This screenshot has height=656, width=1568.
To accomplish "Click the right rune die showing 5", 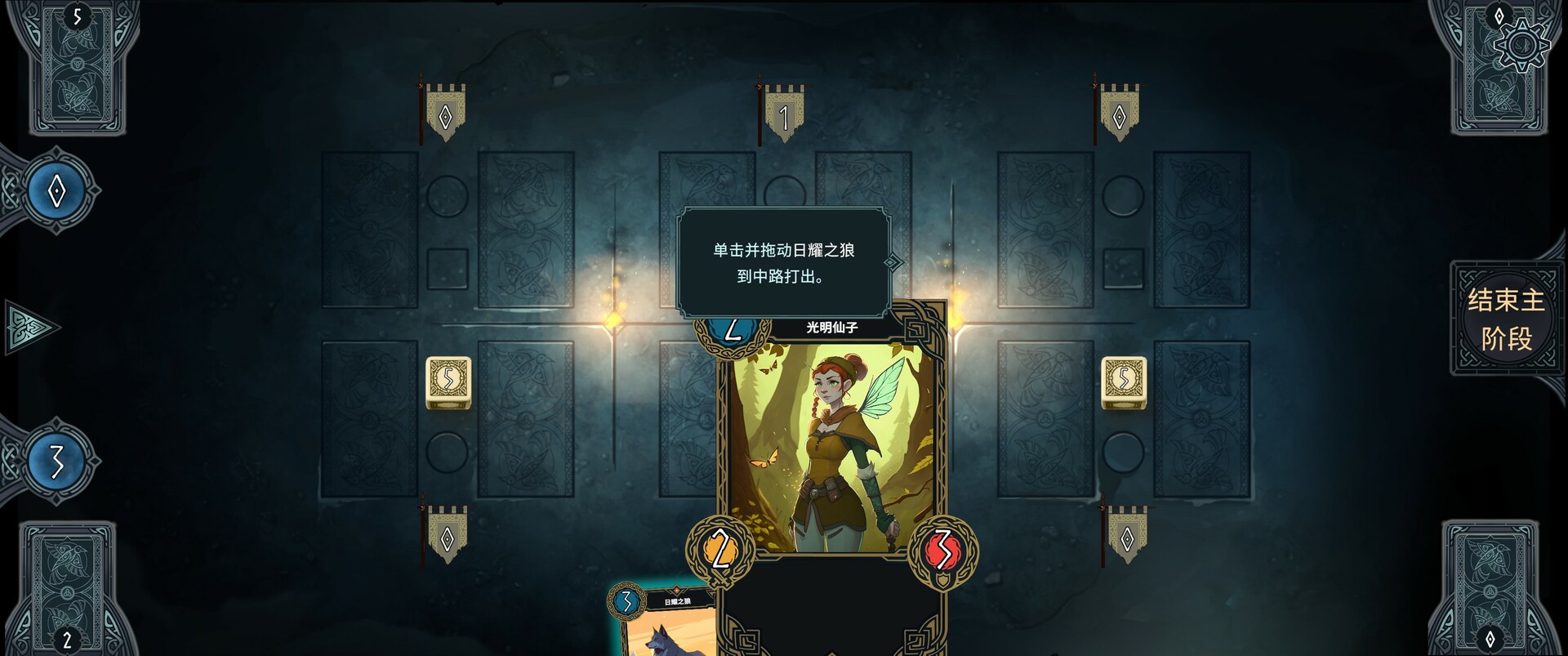I will coord(1125,384).
